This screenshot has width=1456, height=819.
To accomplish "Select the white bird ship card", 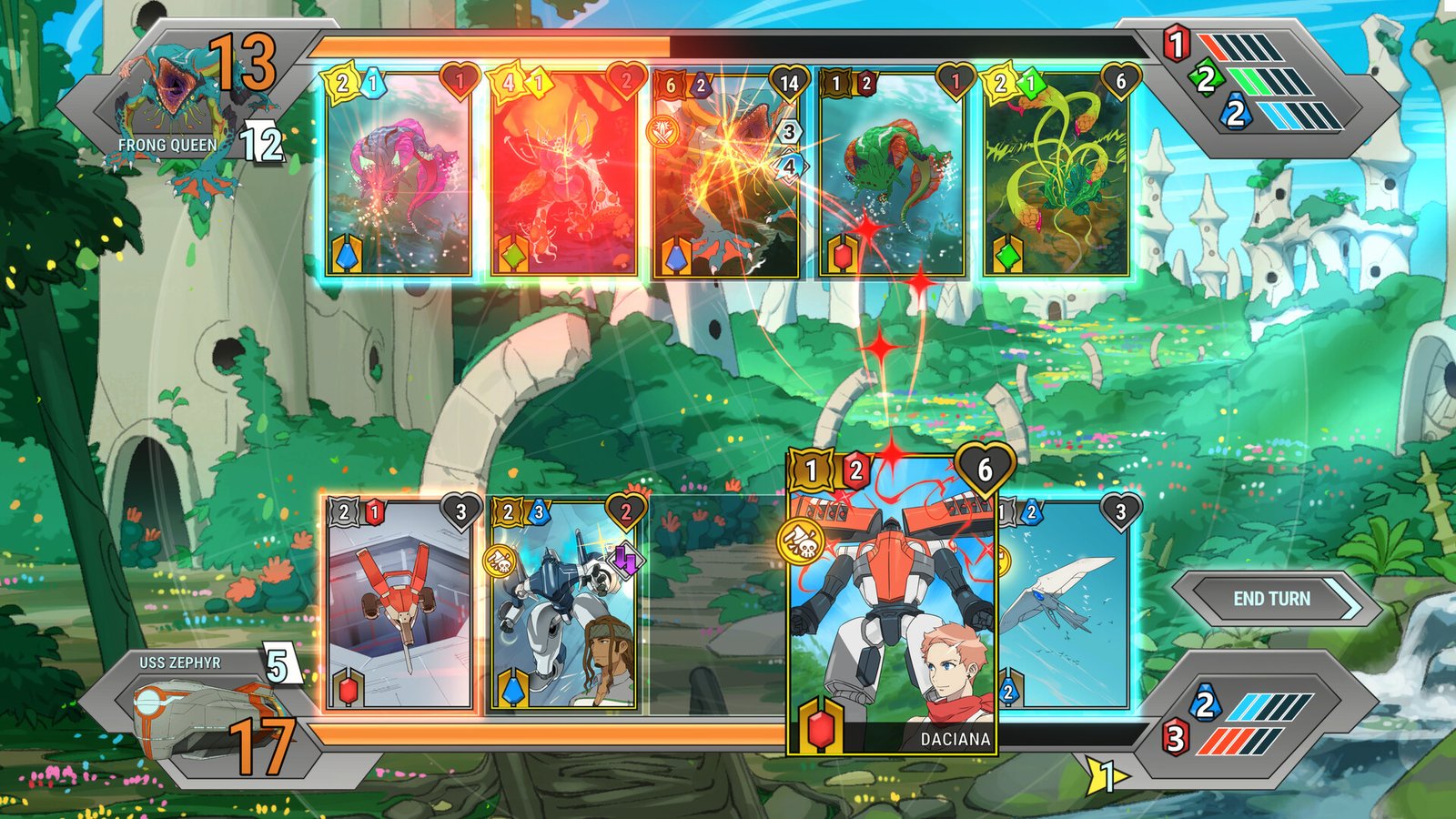I will point(1065,605).
